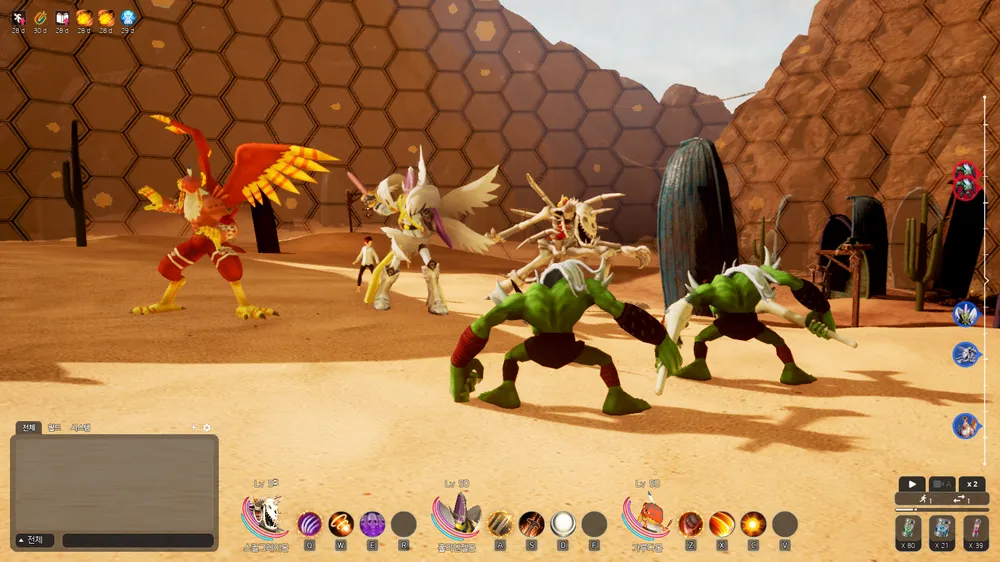This screenshot has height=562, width=1000.
Task: Toggle the x2 battle speed button
Action: pyautogui.click(x=972, y=484)
